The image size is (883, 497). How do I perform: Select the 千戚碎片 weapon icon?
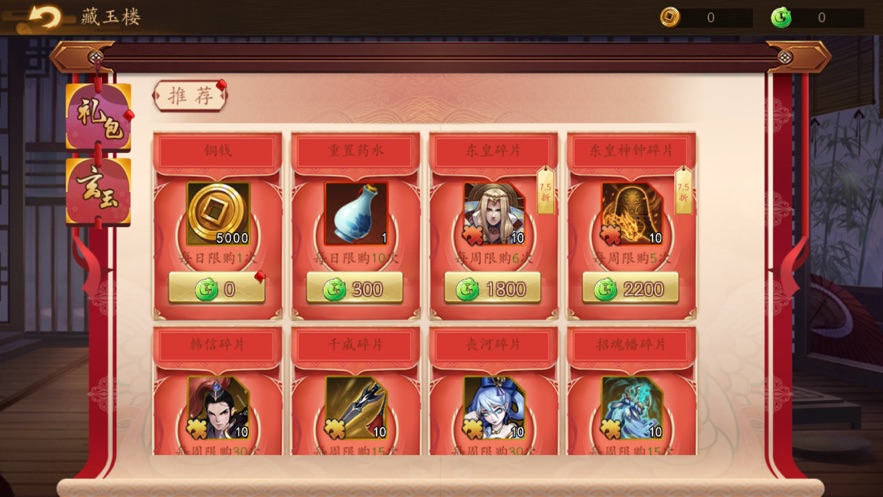pyautogui.click(x=355, y=407)
